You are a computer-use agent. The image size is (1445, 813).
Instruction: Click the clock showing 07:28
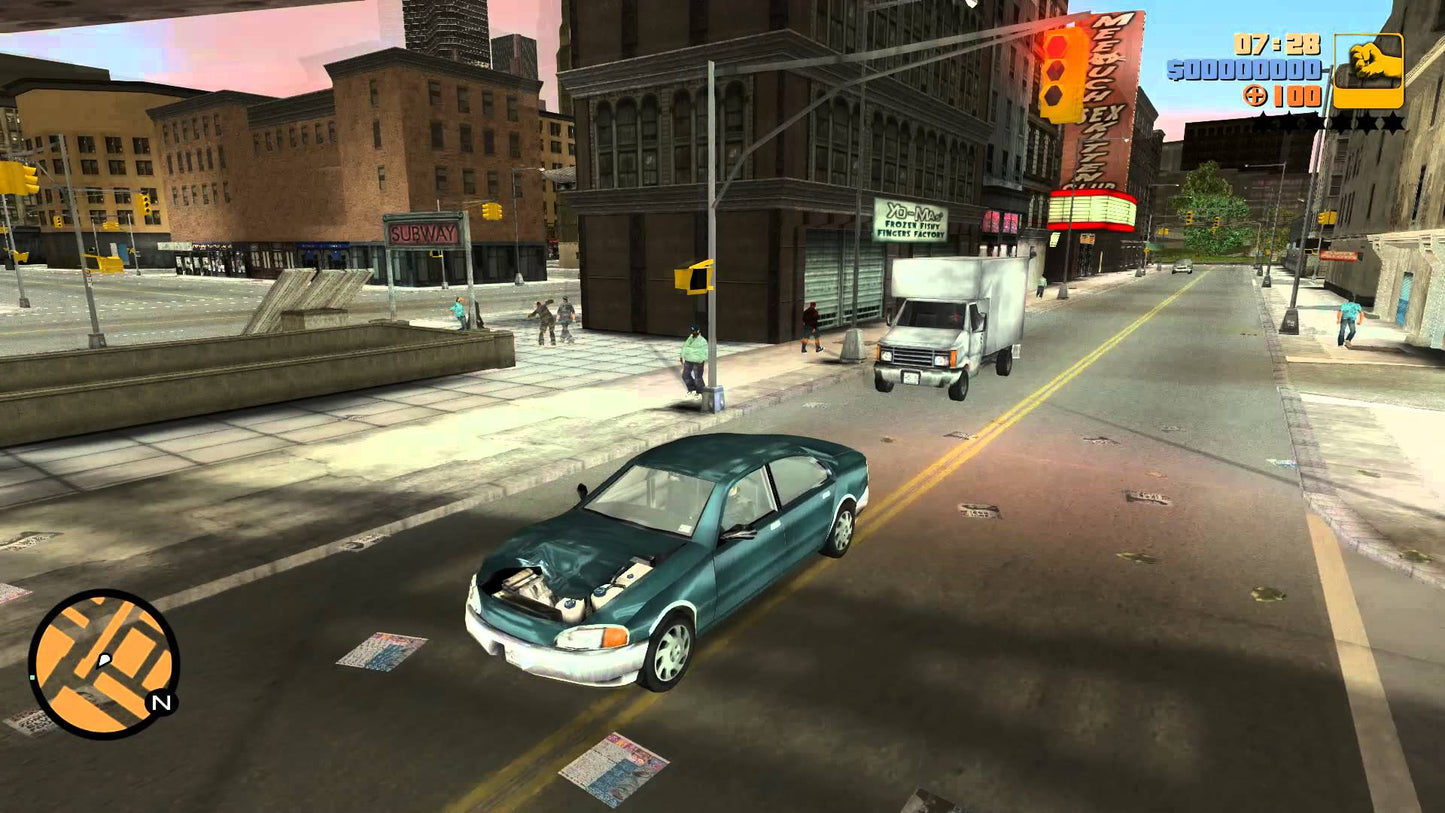coord(1276,45)
